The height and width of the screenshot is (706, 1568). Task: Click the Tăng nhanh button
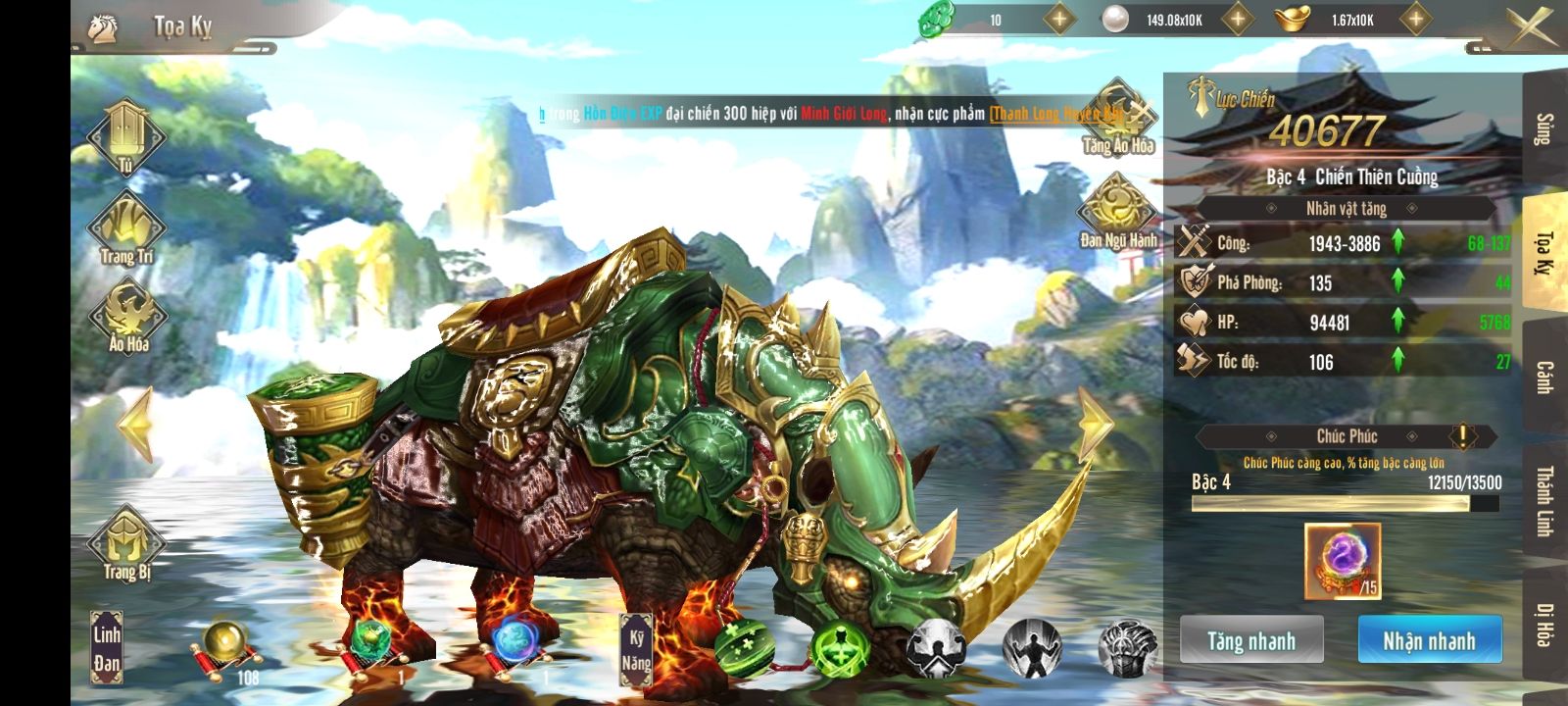point(1251,641)
